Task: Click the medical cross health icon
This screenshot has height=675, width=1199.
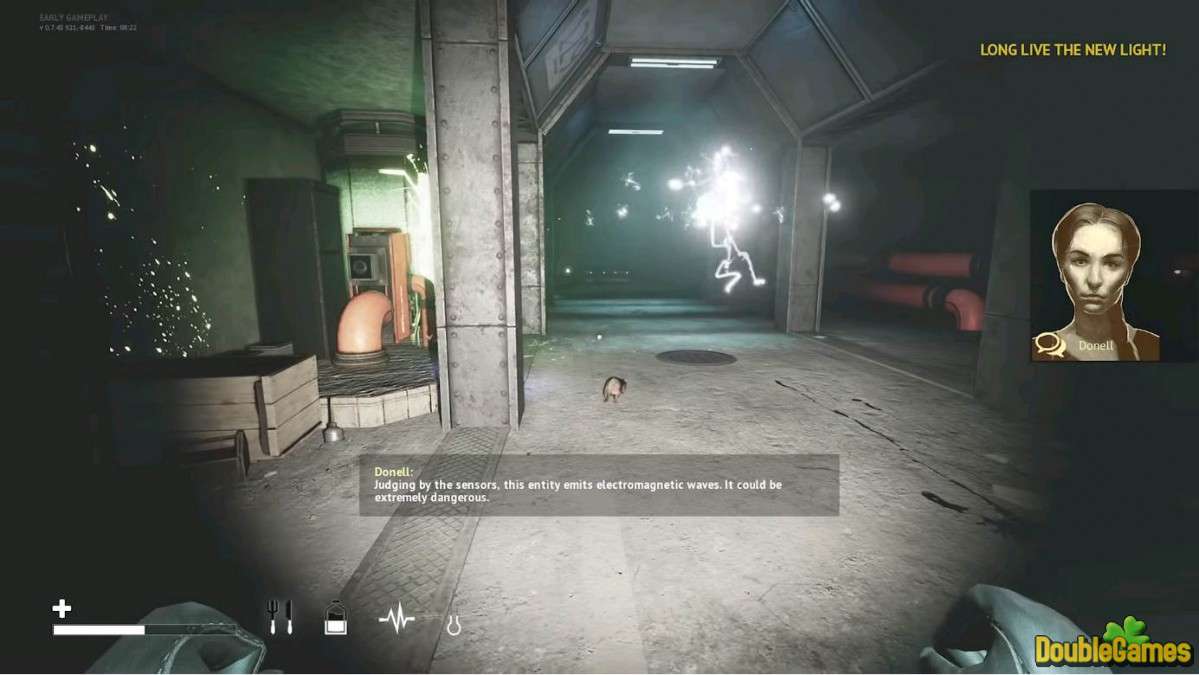Action: coord(62,608)
